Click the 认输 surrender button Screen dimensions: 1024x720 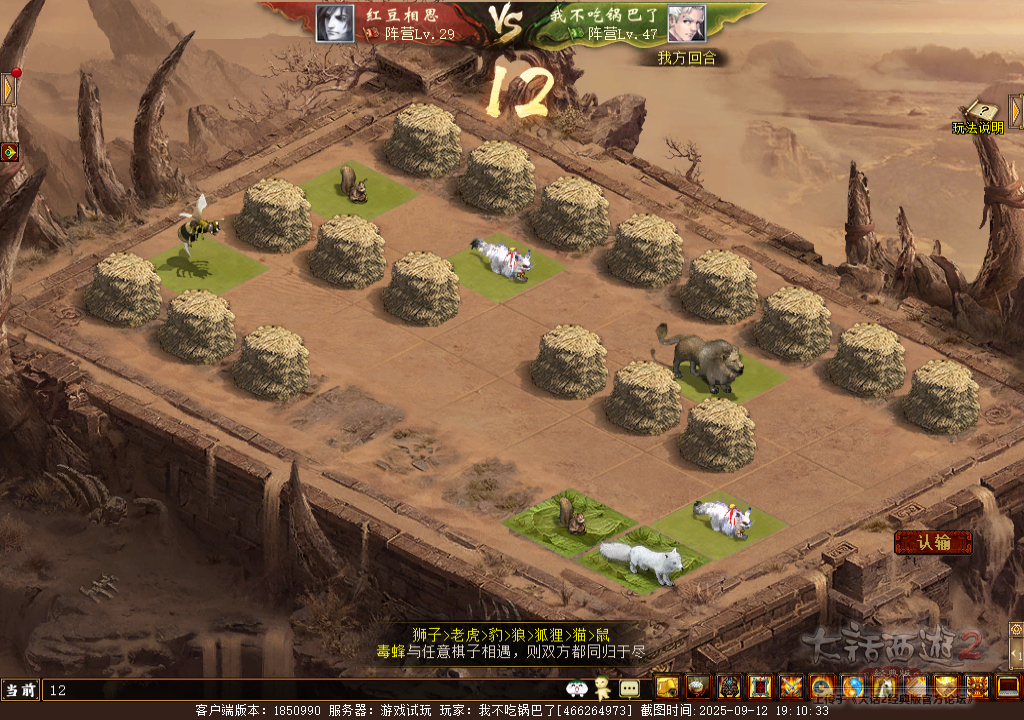click(x=932, y=543)
